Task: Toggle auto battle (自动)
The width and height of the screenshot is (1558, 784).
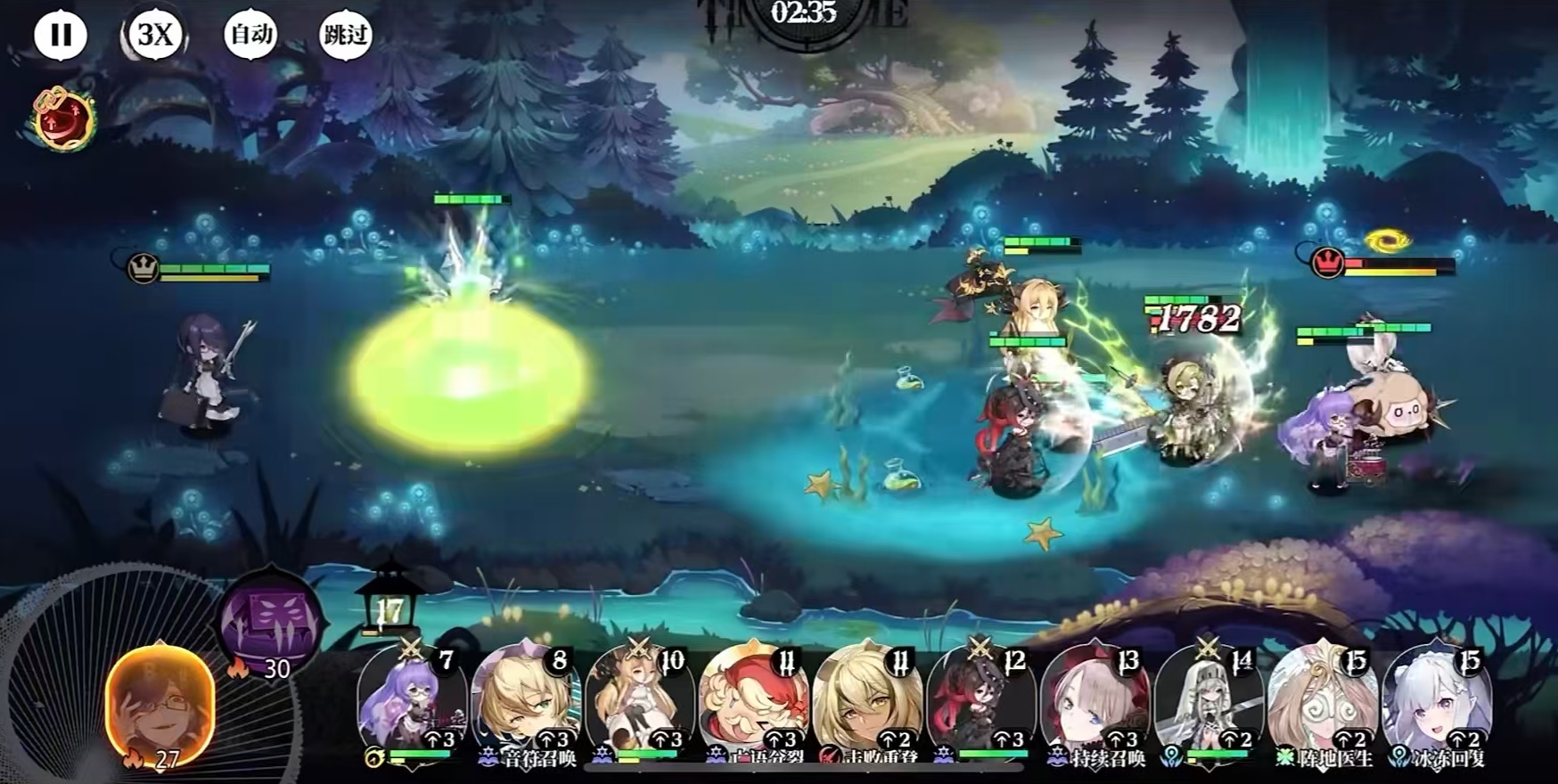Action: [250, 36]
